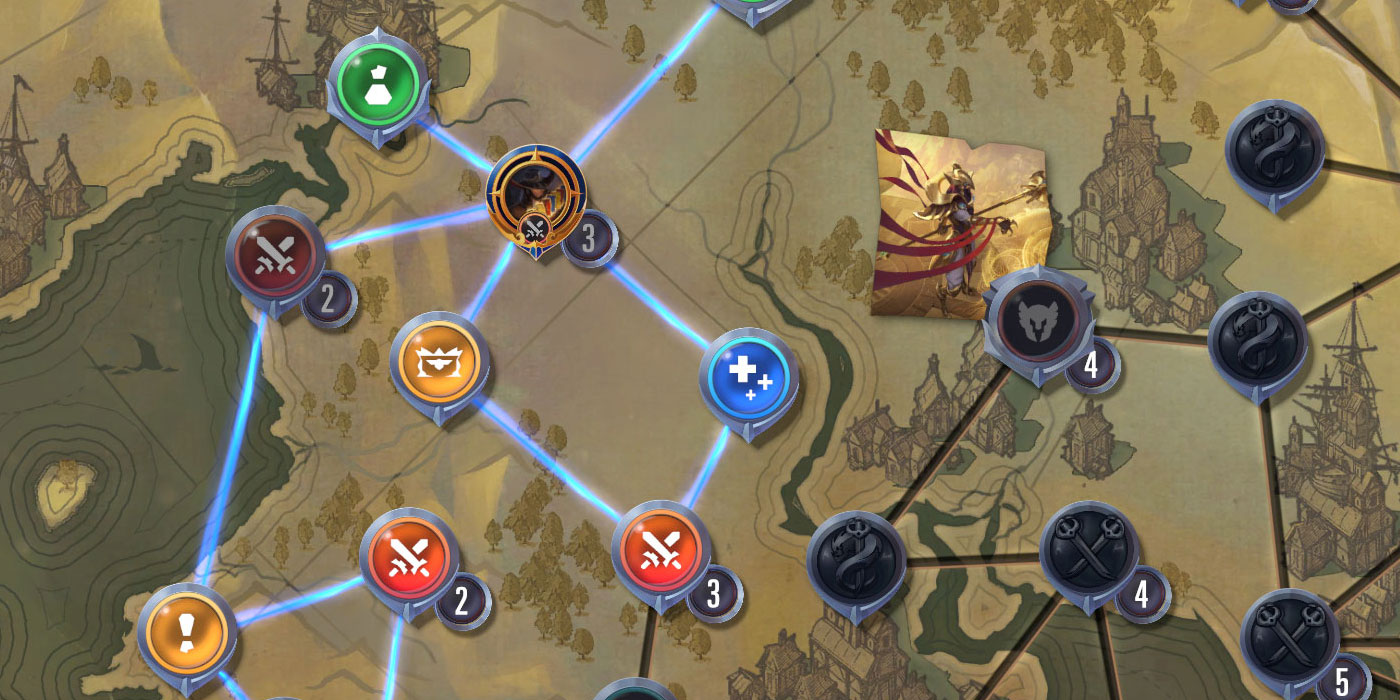Select the locked crossed-keys node numbered 4
Image resolution: width=1400 pixels, height=700 pixels.
(1089, 552)
